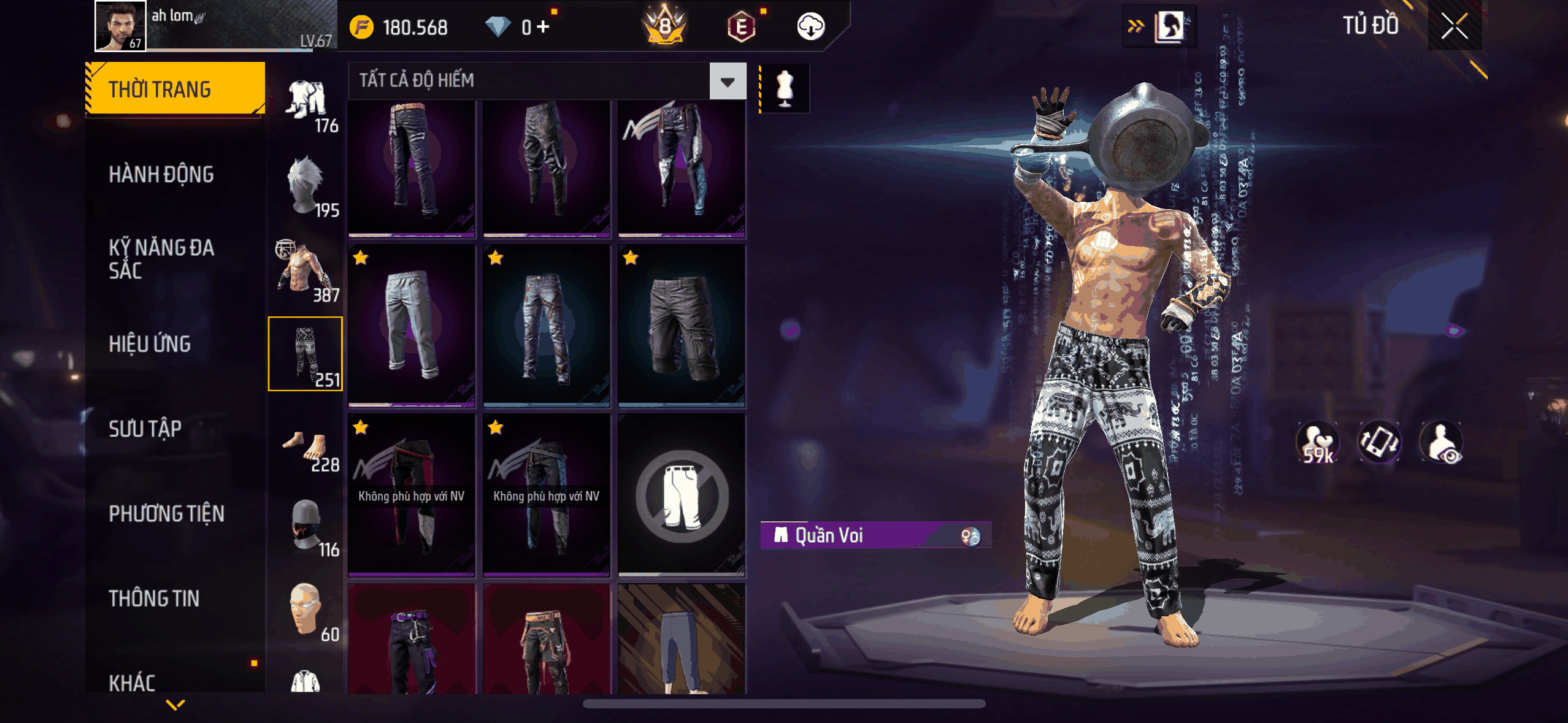Pick the dark cargo shorts

pos(682,325)
